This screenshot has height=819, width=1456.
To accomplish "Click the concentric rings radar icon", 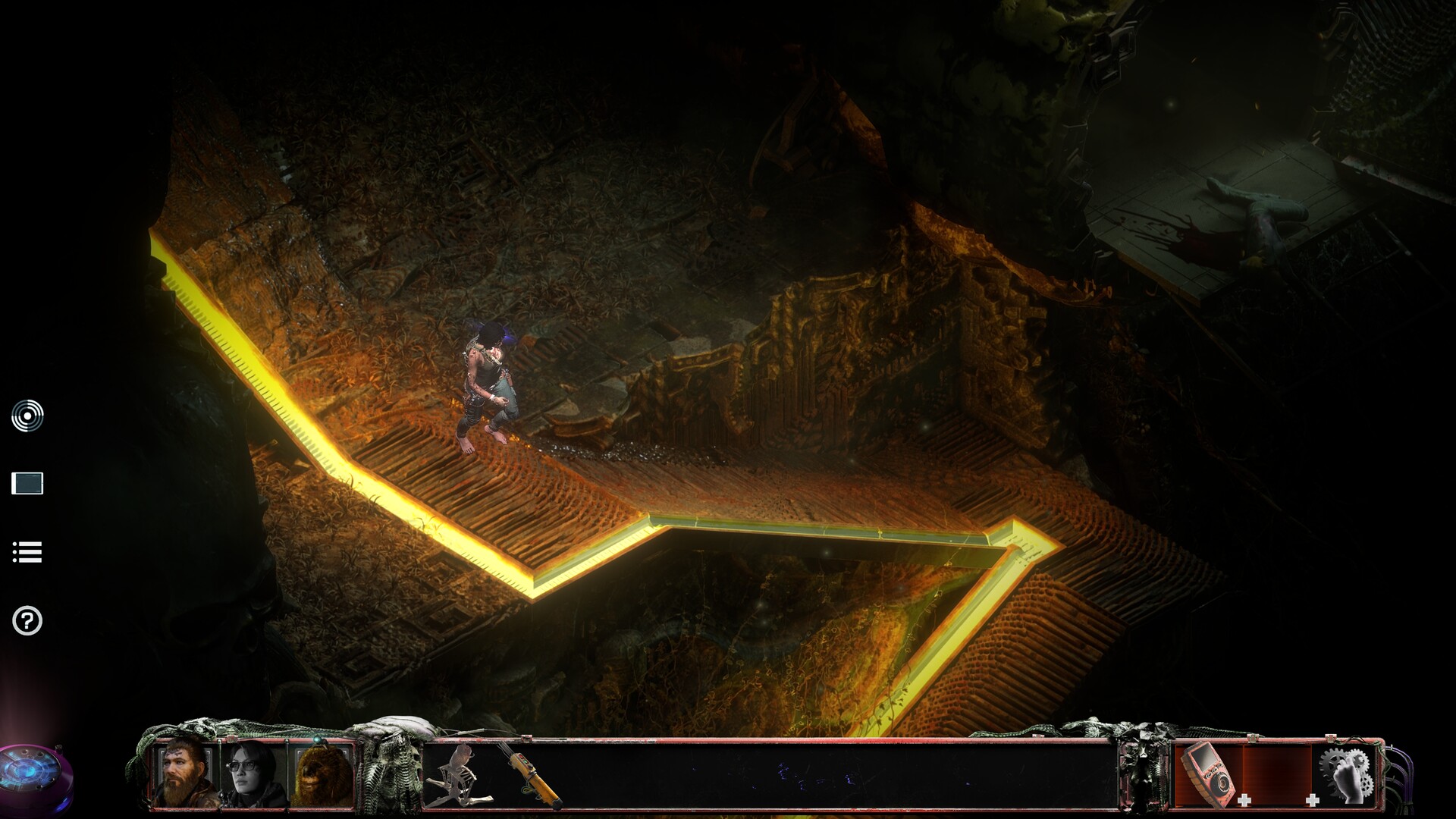I will [x=27, y=416].
